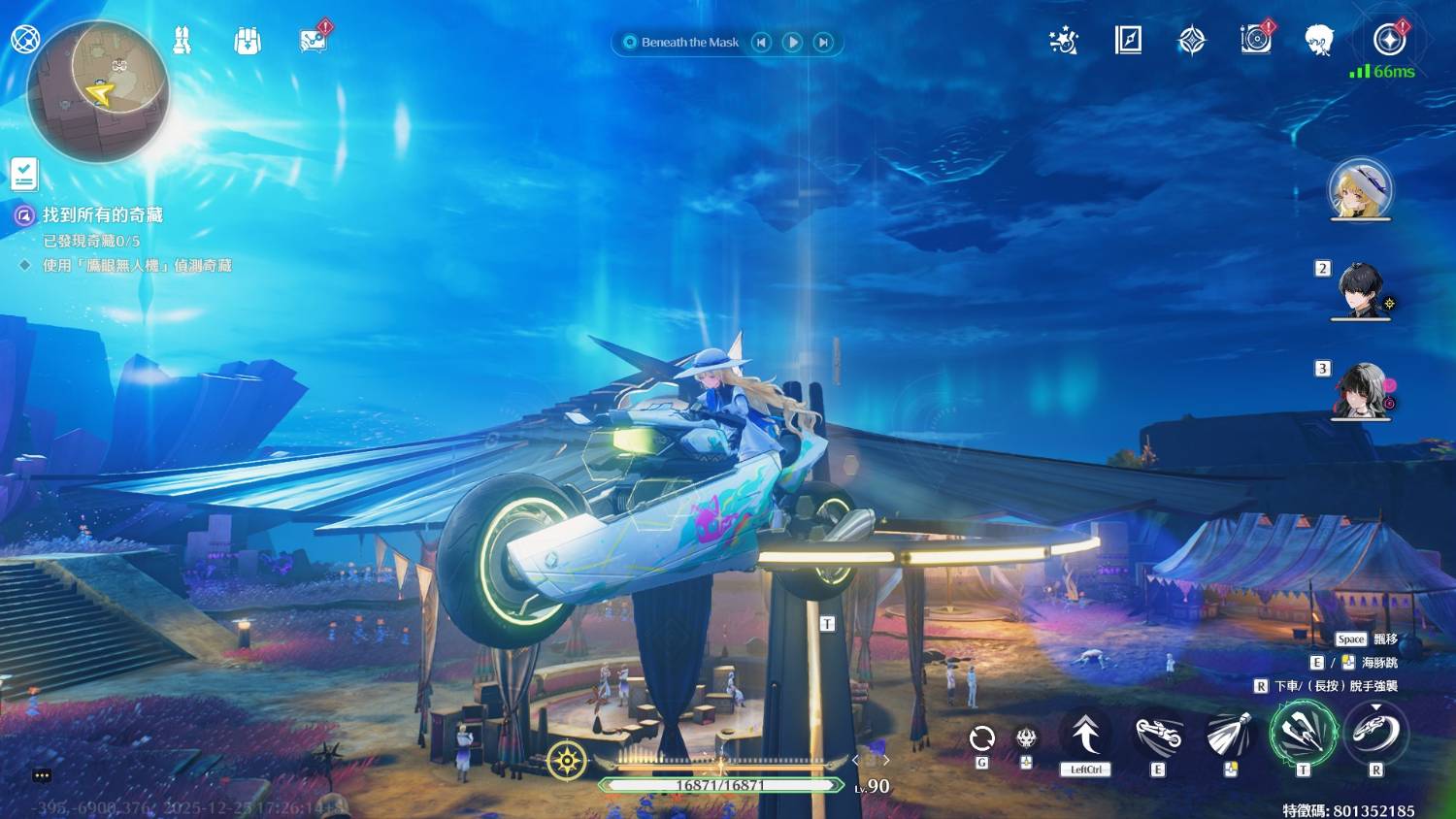Open the stars and flask wish icon
This screenshot has width=1456, height=819.
pyautogui.click(x=1064, y=41)
